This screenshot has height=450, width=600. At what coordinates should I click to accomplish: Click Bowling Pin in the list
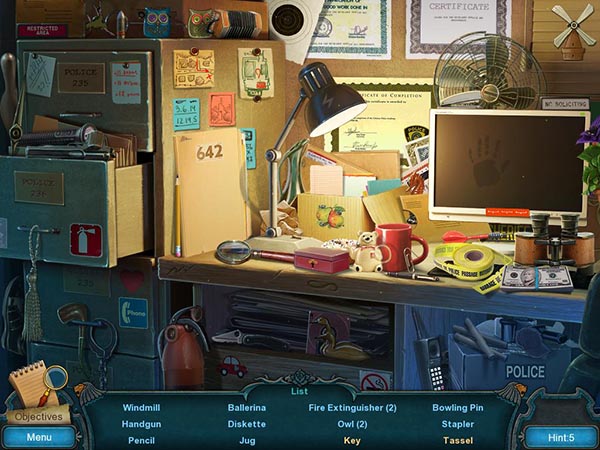pos(457,408)
